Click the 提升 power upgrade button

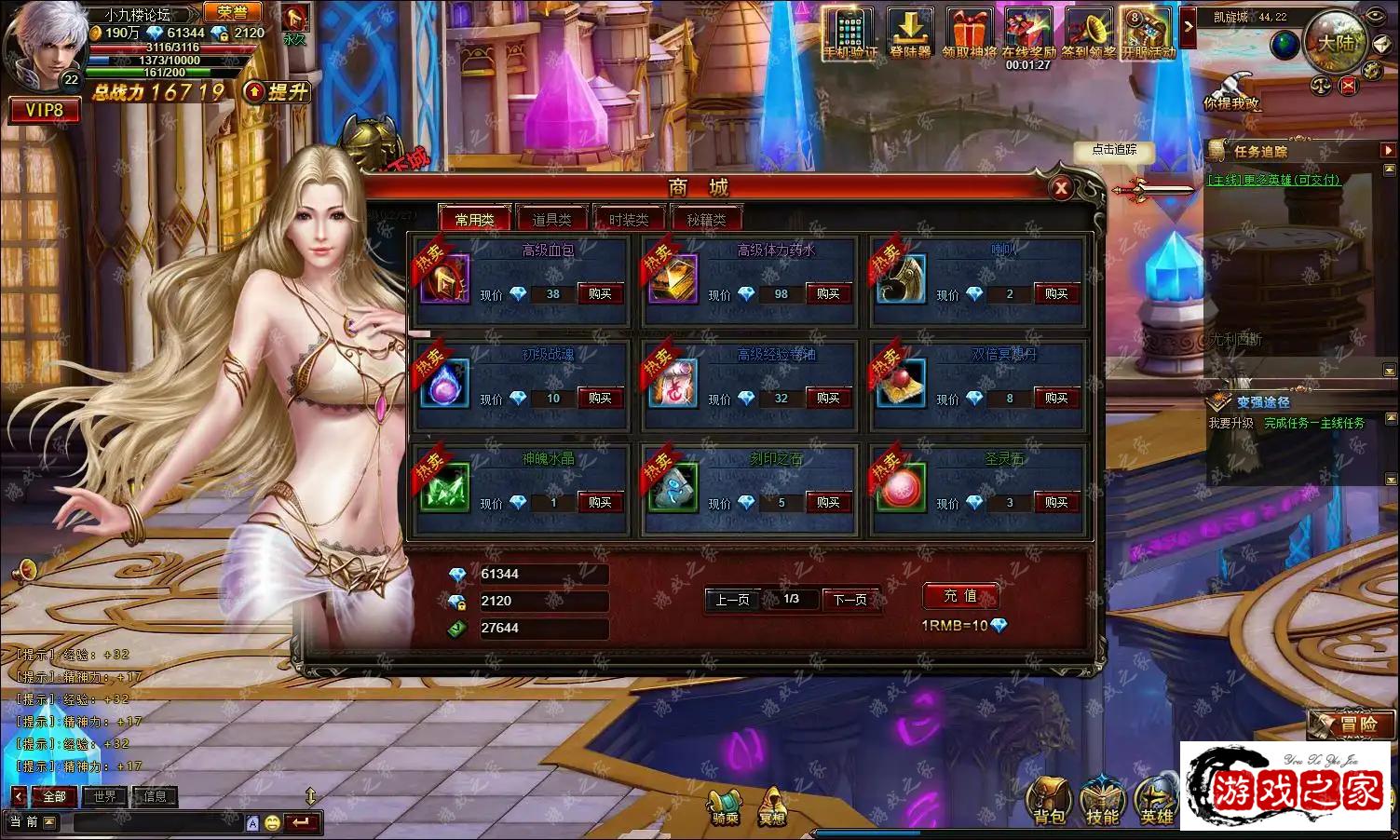pyautogui.click(x=277, y=91)
